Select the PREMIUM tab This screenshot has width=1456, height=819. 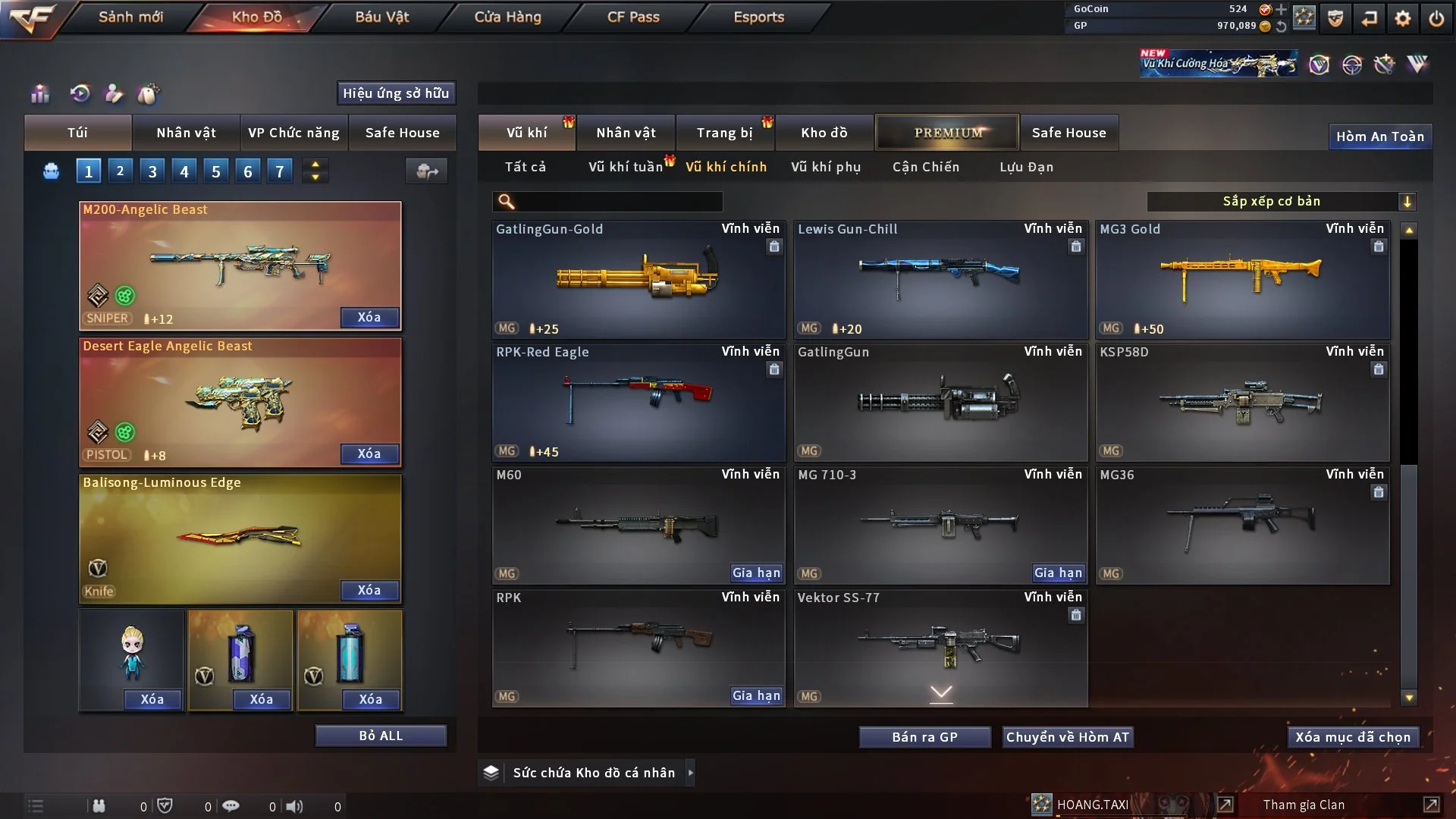[947, 133]
